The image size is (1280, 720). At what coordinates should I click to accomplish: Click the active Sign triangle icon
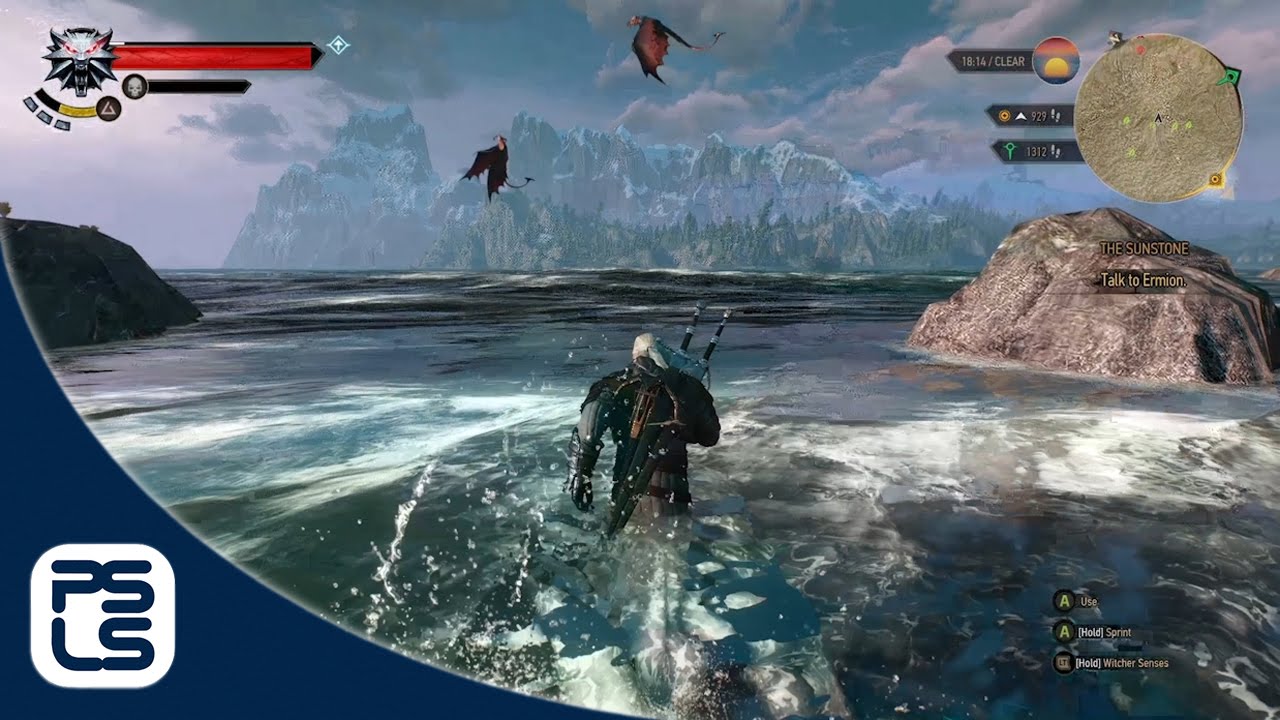coord(109,109)
